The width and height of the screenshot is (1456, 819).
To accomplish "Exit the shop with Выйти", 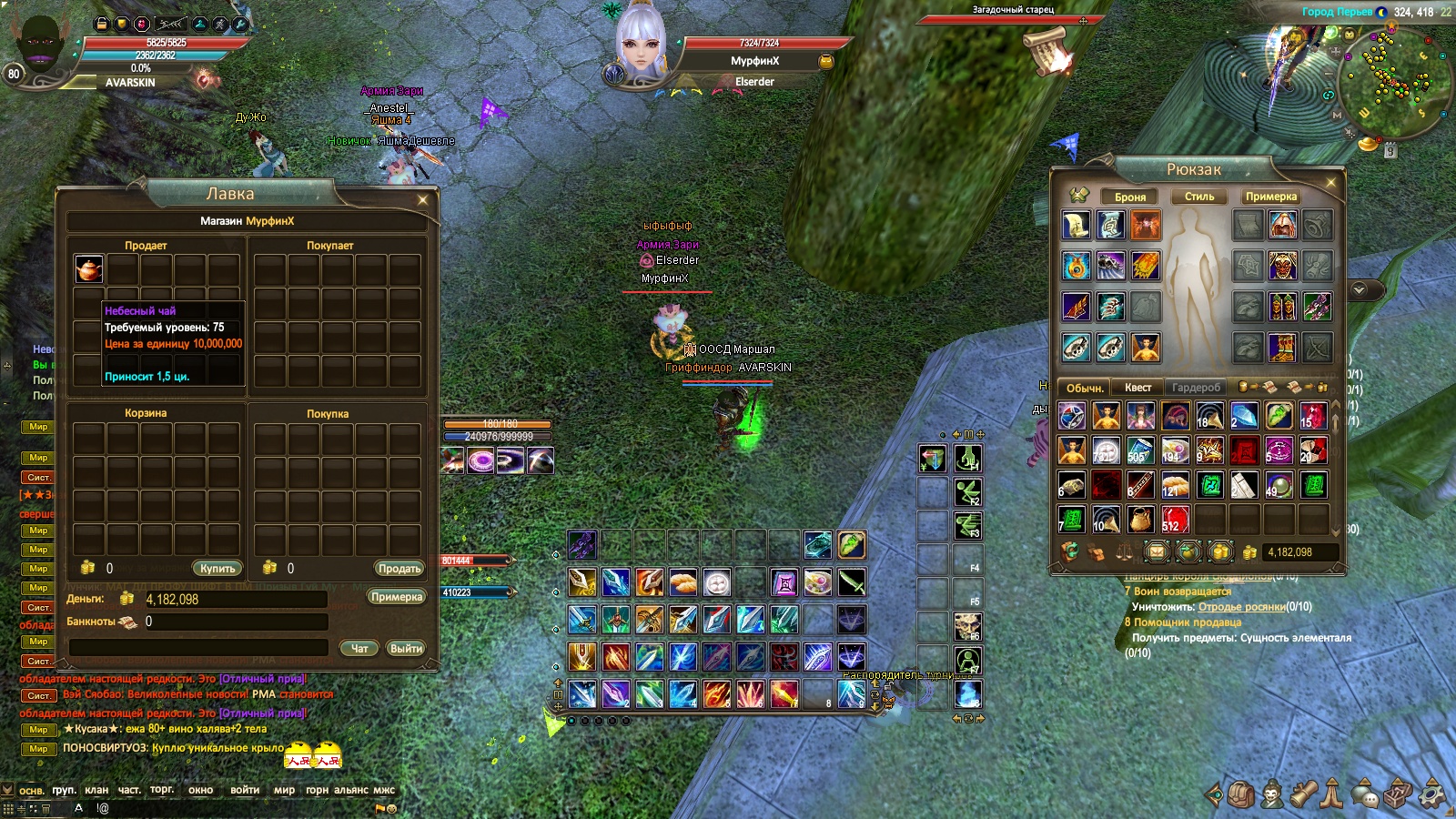I will click(x=406, y=649).
